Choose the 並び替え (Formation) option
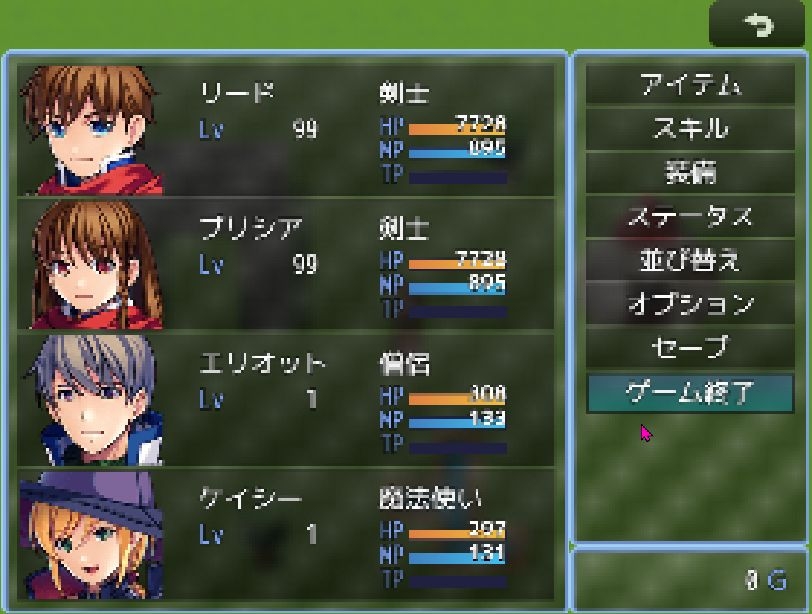 pos(689,260)
